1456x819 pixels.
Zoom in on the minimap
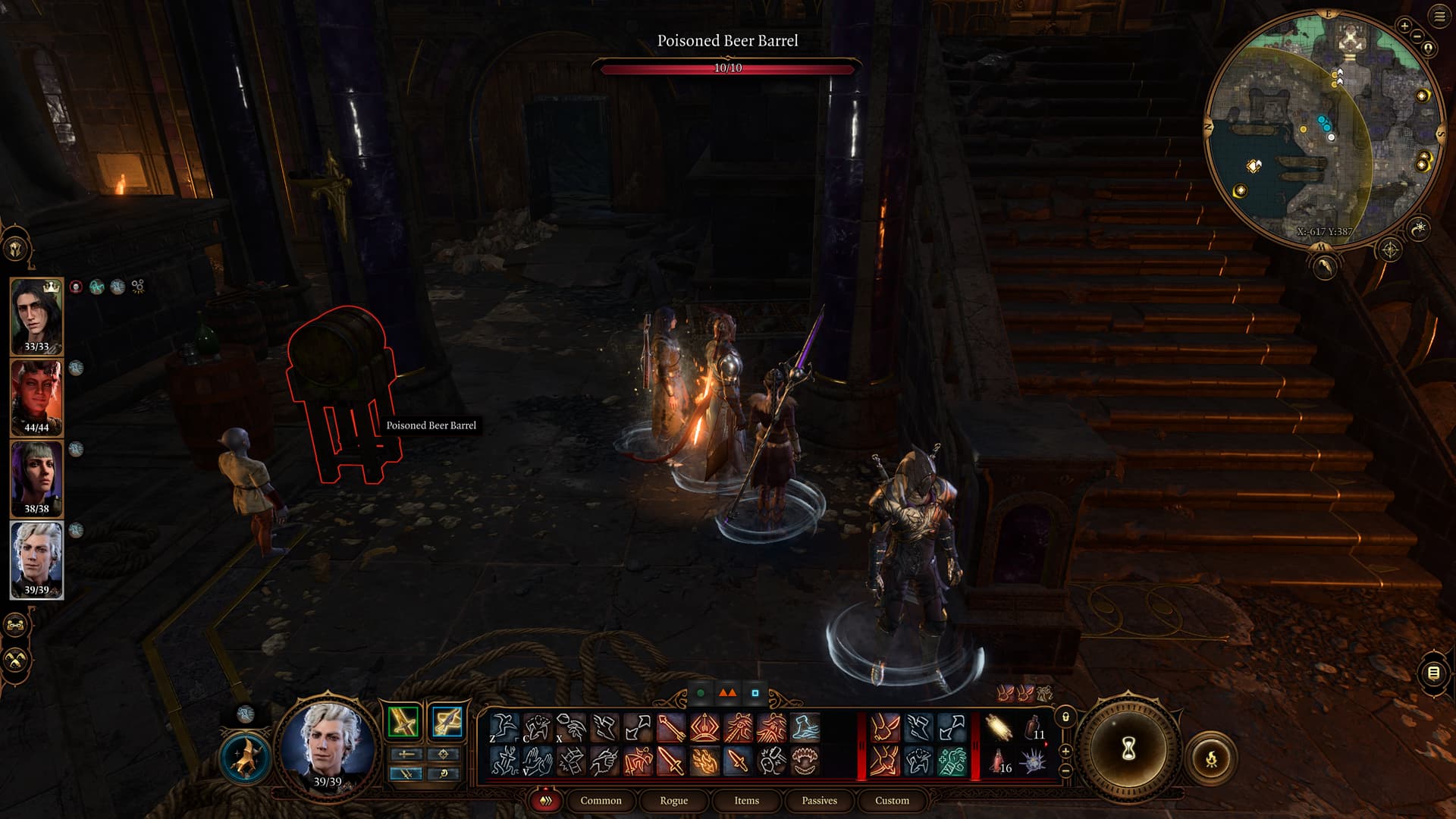(x=1404, y=26)
